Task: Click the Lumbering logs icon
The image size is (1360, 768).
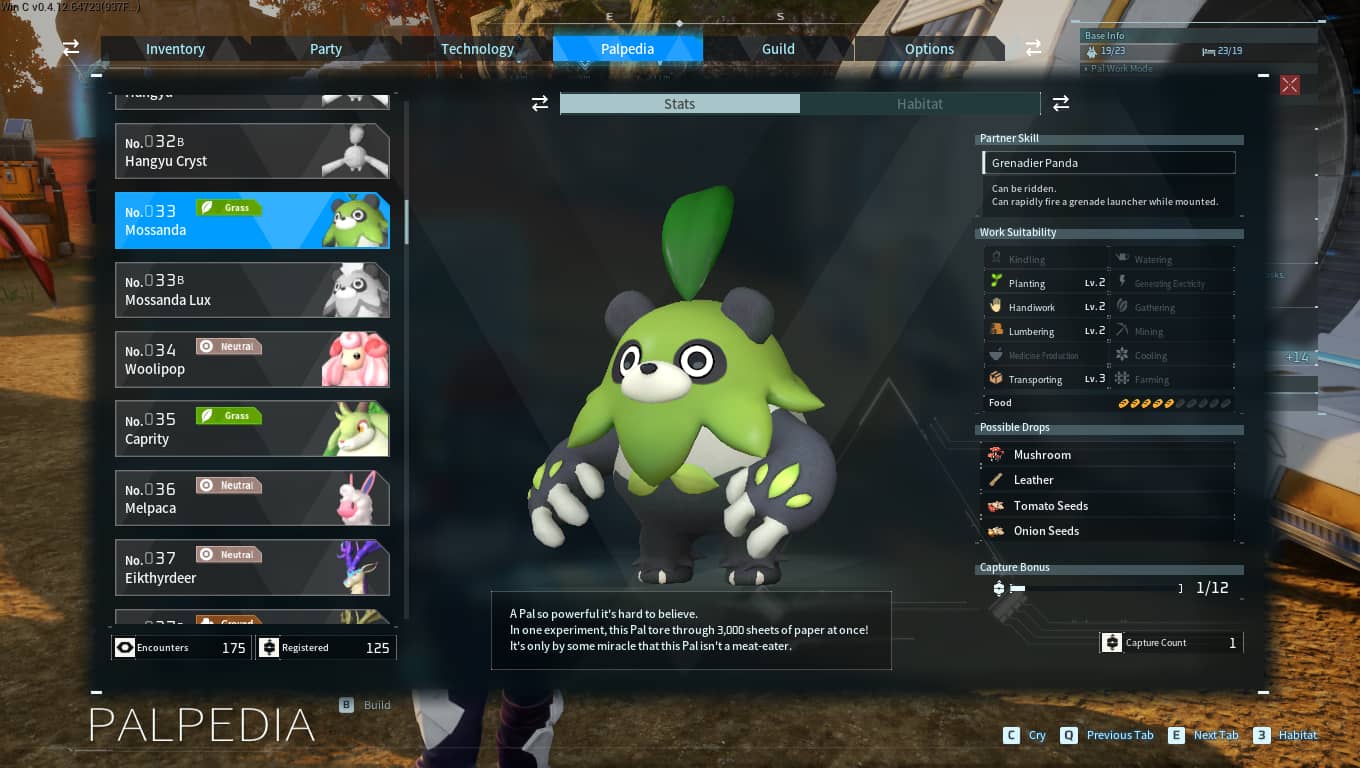Action: 996,330
